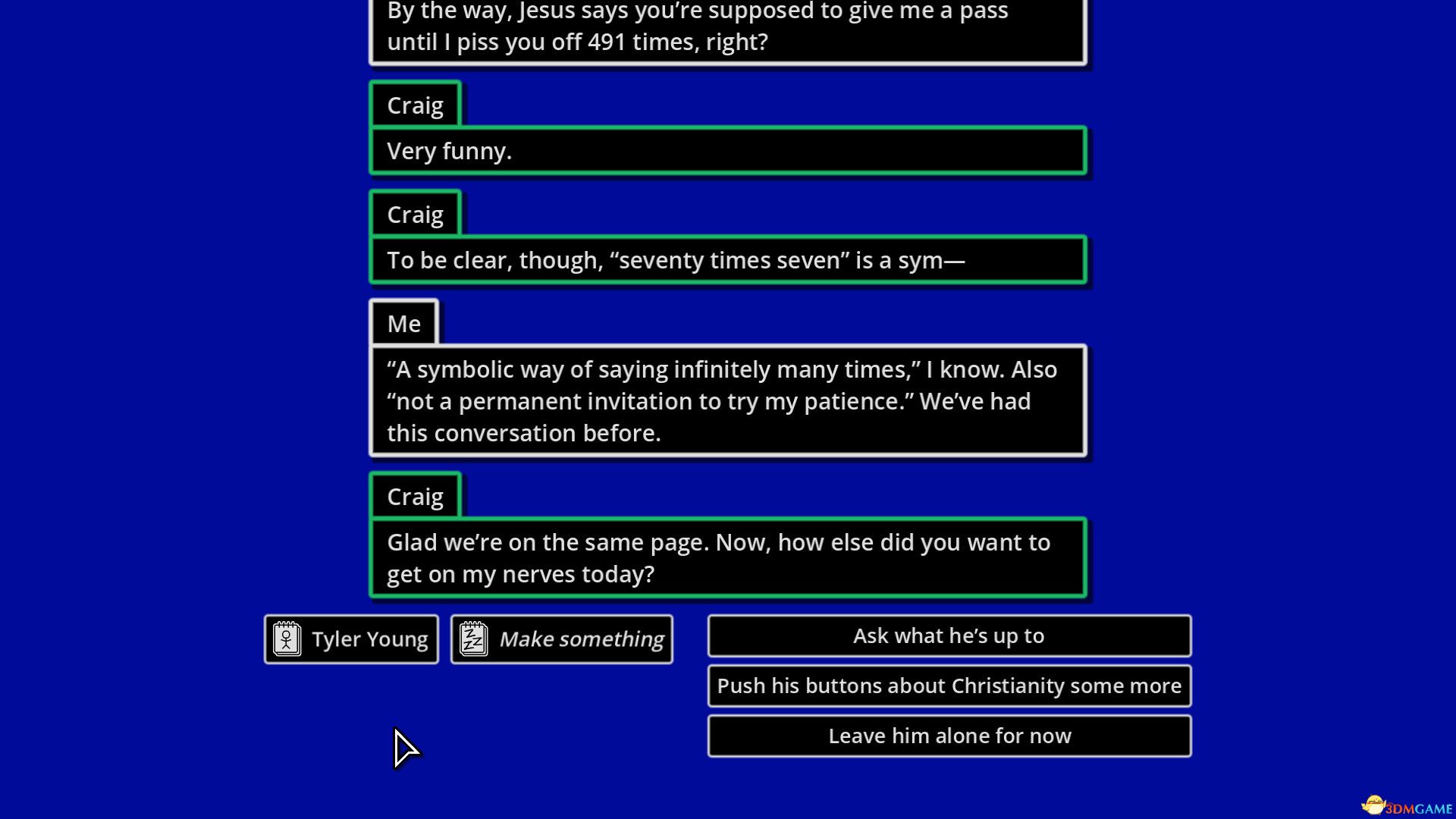
Task: Click my long reply about symbolic infinity
Action: 726,400
